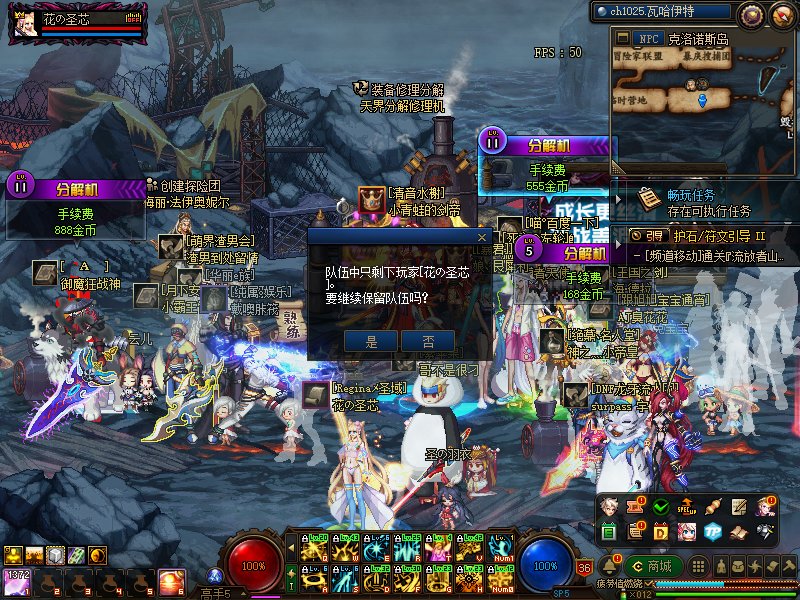Open the SPEC UP icon
Screen dimensions: 800x600
click(x=687, y=507)
